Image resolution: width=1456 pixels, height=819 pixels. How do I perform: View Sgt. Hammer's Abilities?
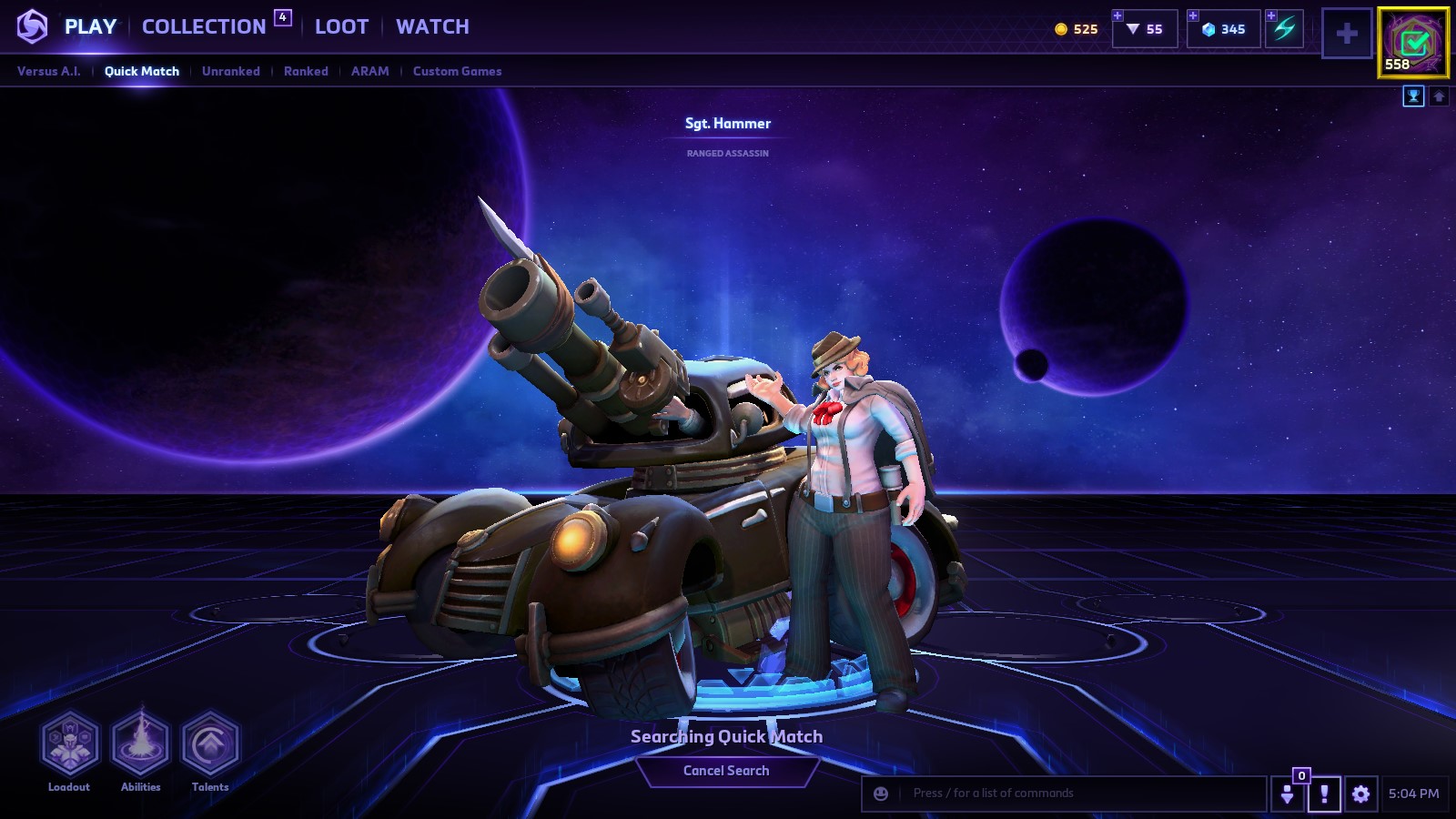(140, 744)
